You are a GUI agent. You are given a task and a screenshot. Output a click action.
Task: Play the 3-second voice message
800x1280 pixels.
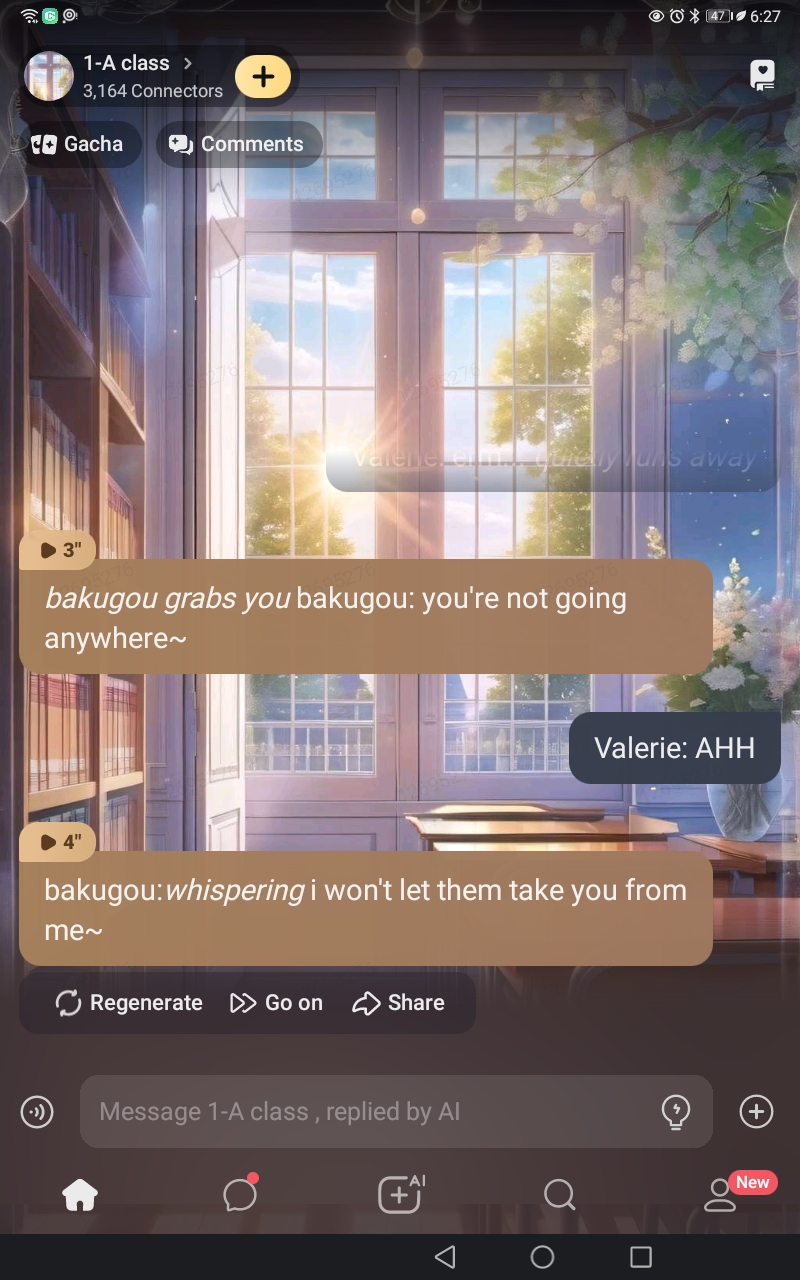(x=58, y=550)
